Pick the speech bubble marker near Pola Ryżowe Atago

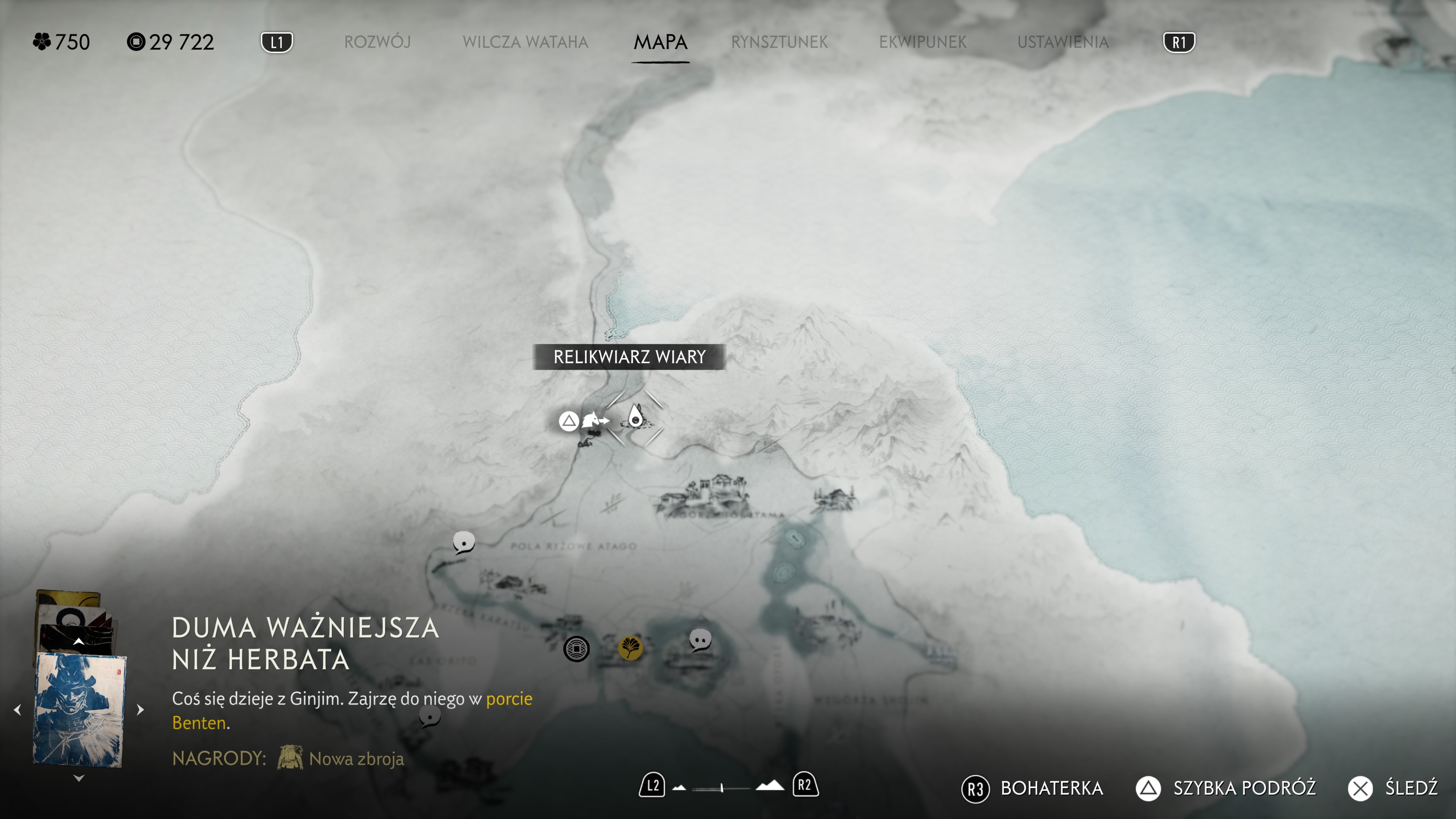tap(463, 542)
